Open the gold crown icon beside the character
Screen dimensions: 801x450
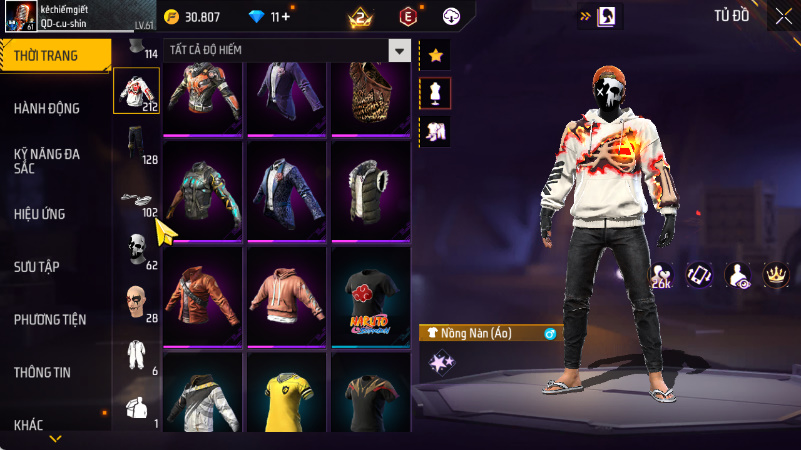point(776,274)
